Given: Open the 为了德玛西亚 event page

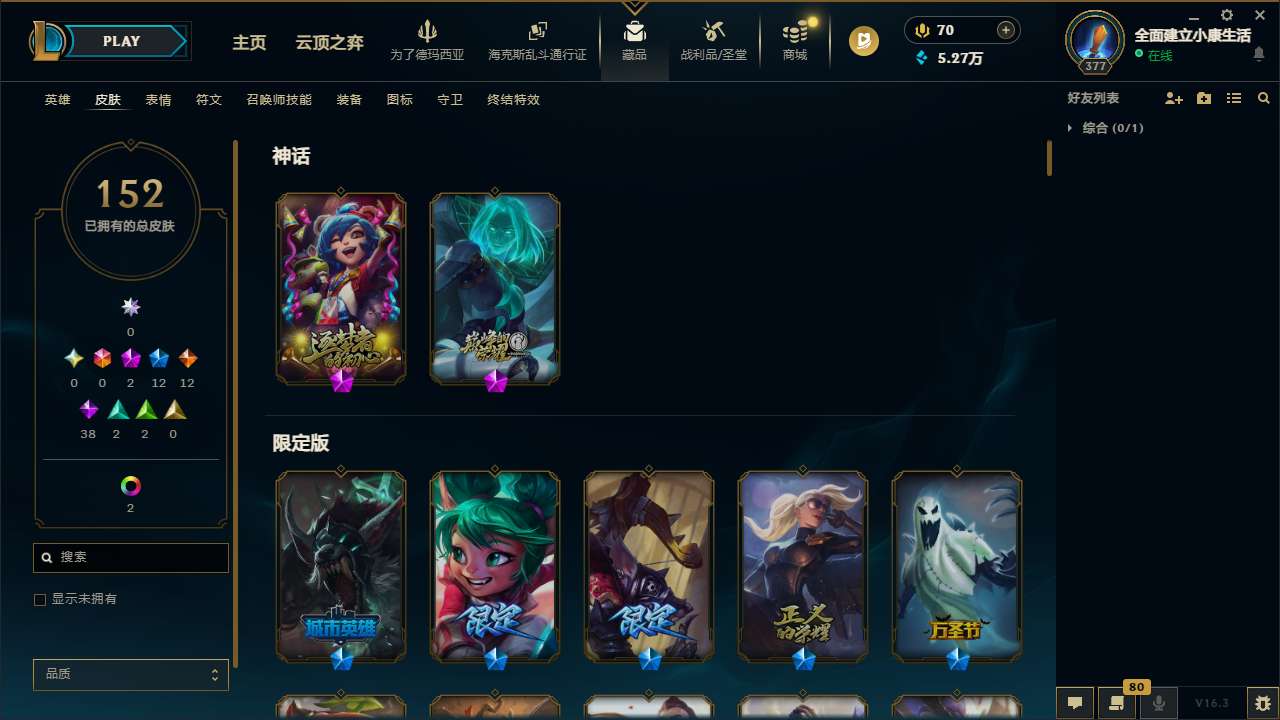Looking at the screenshot, I should point(428,43).
